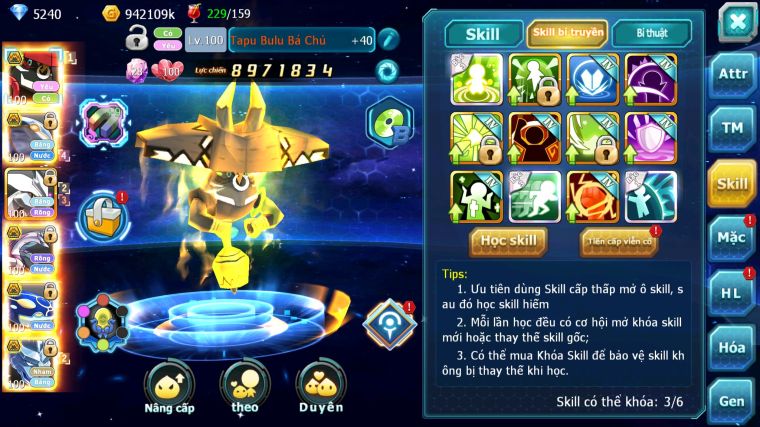Select the Skill tab at the panel top

pyautogui.click(x=482, y=33)
